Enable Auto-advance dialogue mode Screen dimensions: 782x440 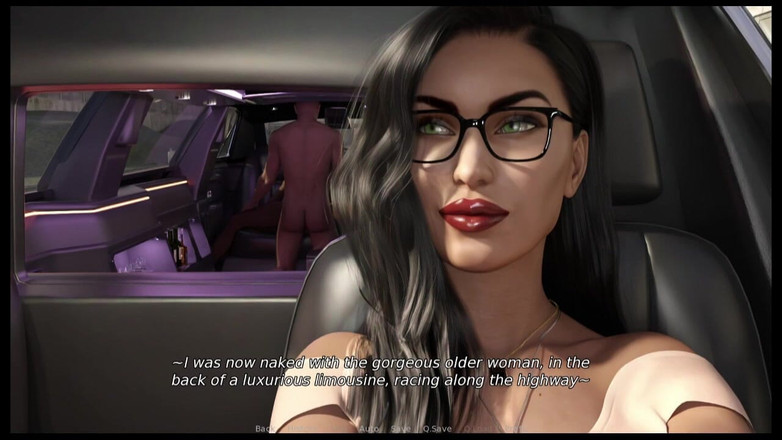click(369, 429)
